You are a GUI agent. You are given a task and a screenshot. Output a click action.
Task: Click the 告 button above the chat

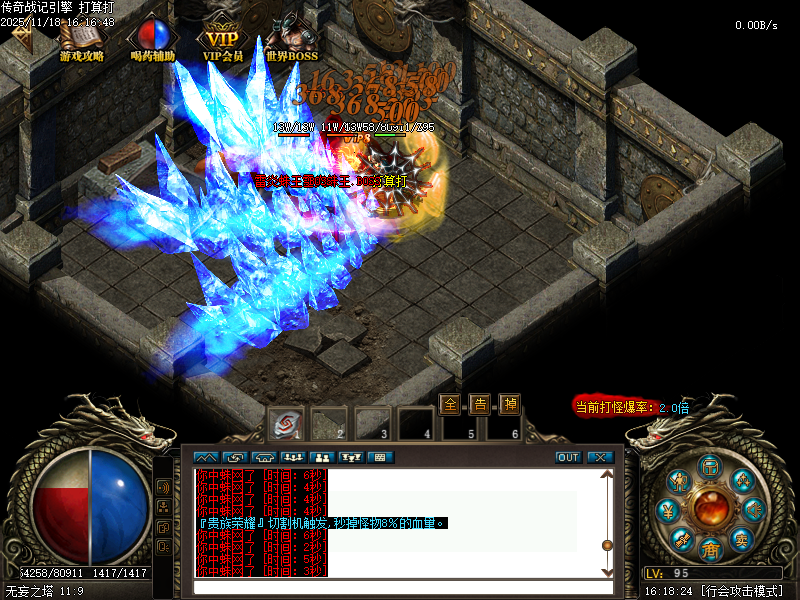coord(480,404)
